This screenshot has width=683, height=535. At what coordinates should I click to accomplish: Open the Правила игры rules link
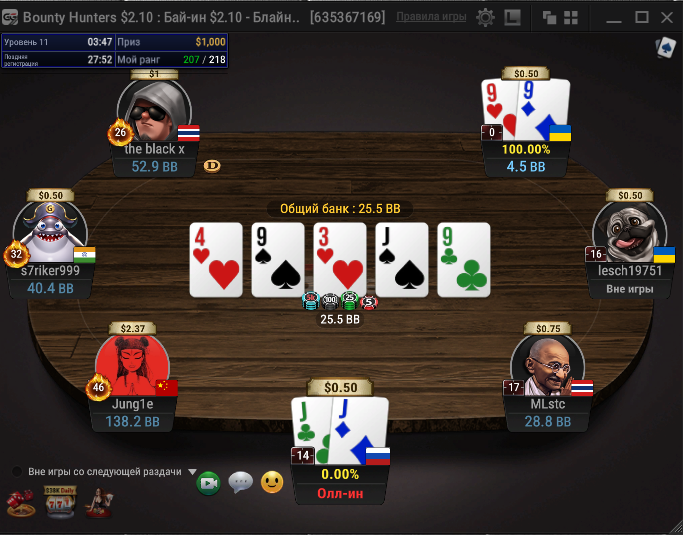430,17
